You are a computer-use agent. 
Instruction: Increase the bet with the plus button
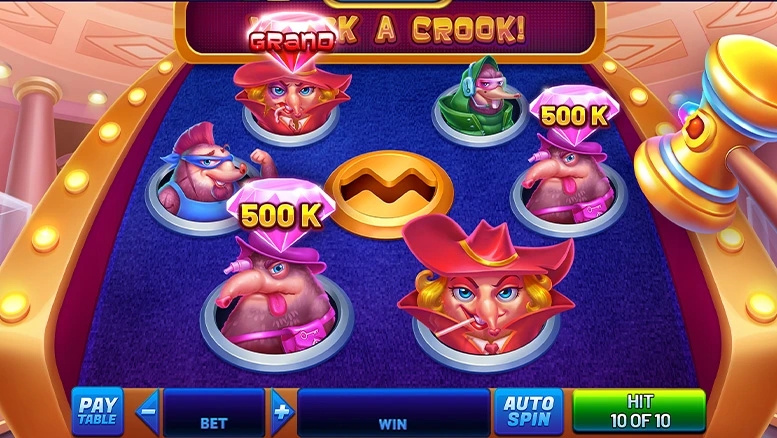281,410
